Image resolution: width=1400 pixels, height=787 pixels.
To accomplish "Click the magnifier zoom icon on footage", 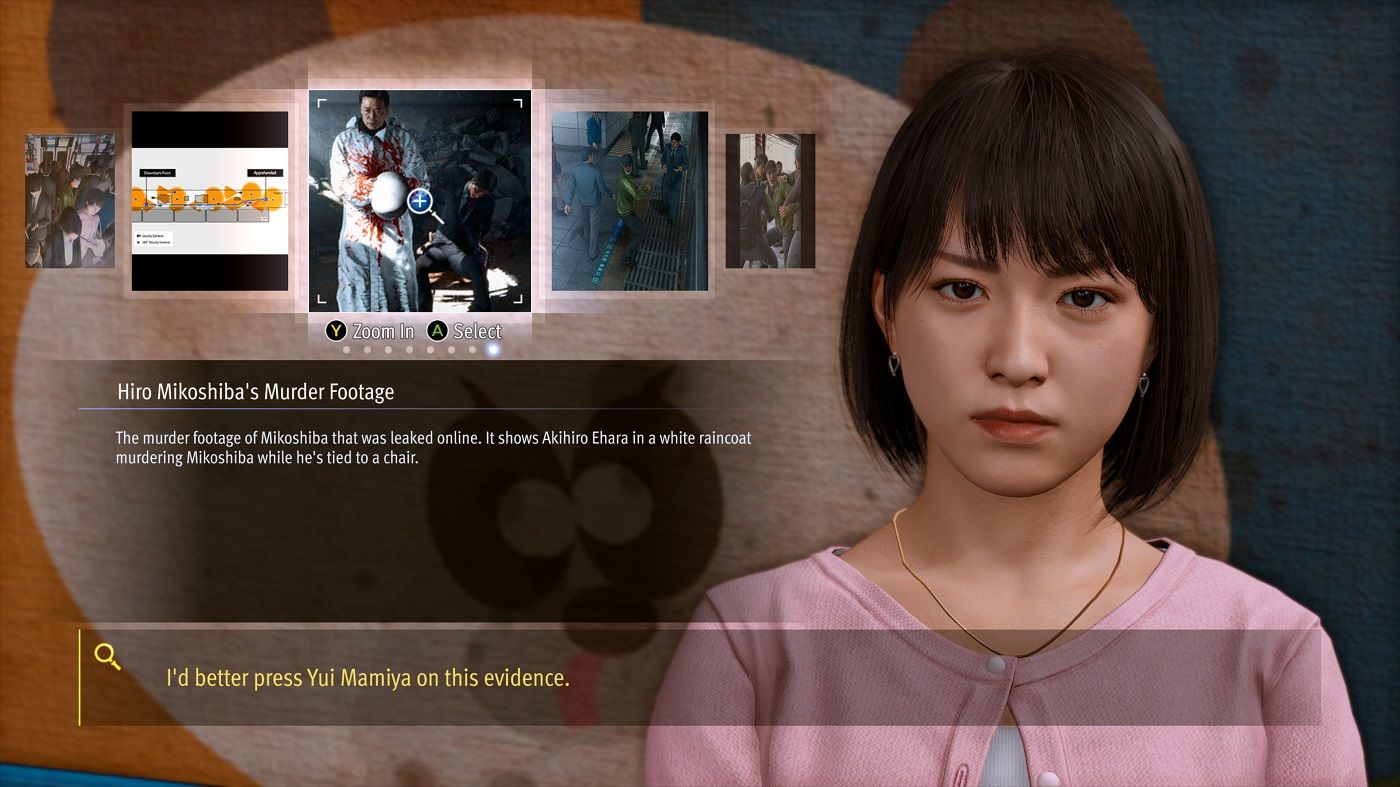I will coord(422,202).
